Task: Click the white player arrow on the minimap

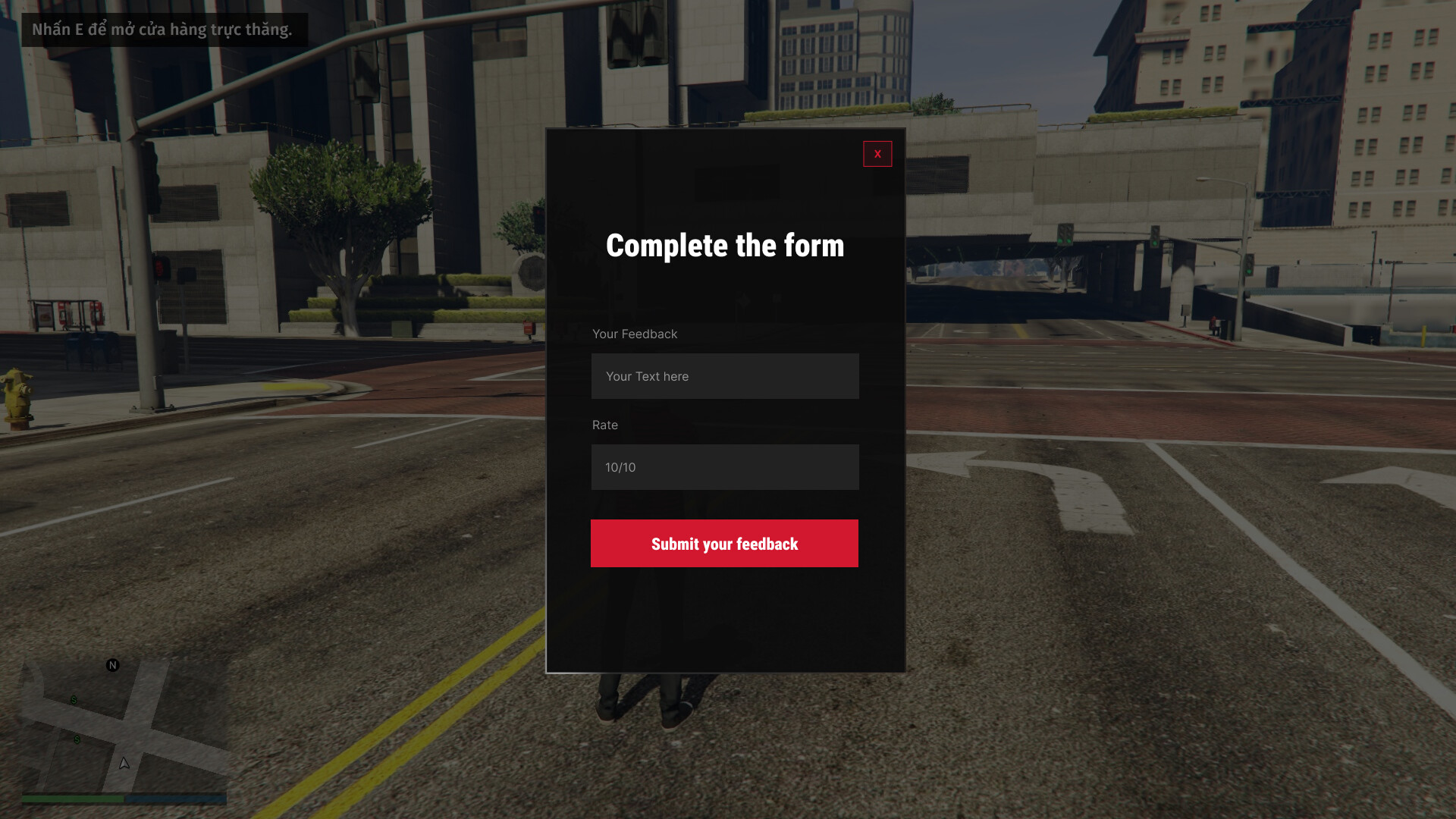Action: tap(123, 765)
